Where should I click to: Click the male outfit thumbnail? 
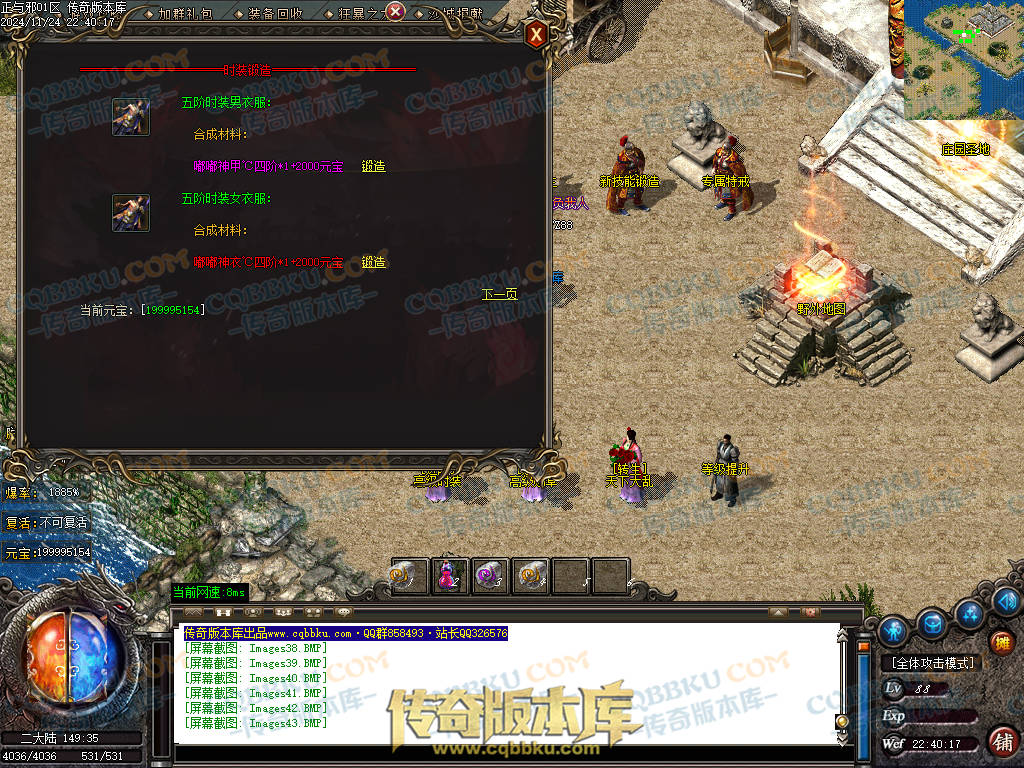131,117
